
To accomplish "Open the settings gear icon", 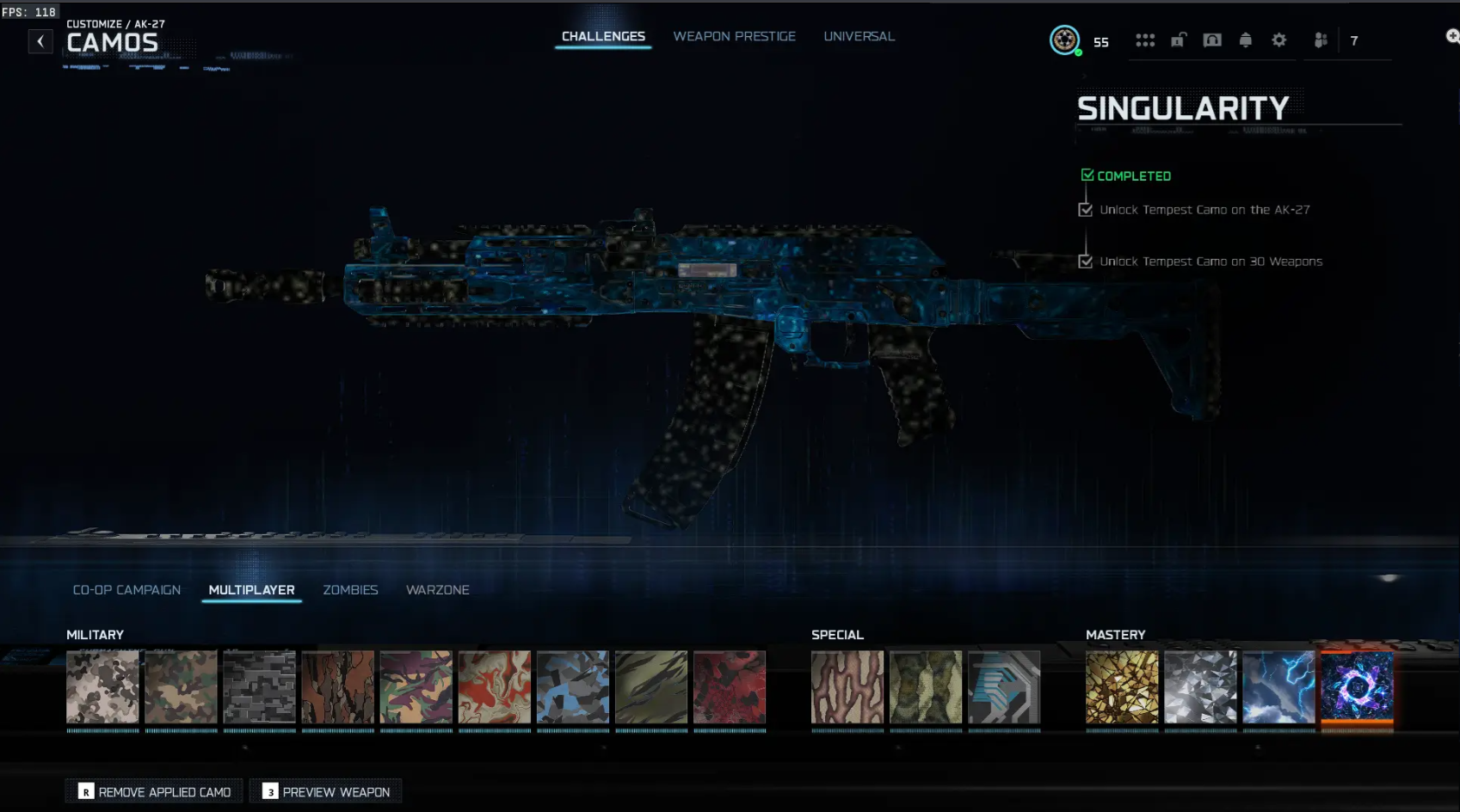I will pos(1279,40).
